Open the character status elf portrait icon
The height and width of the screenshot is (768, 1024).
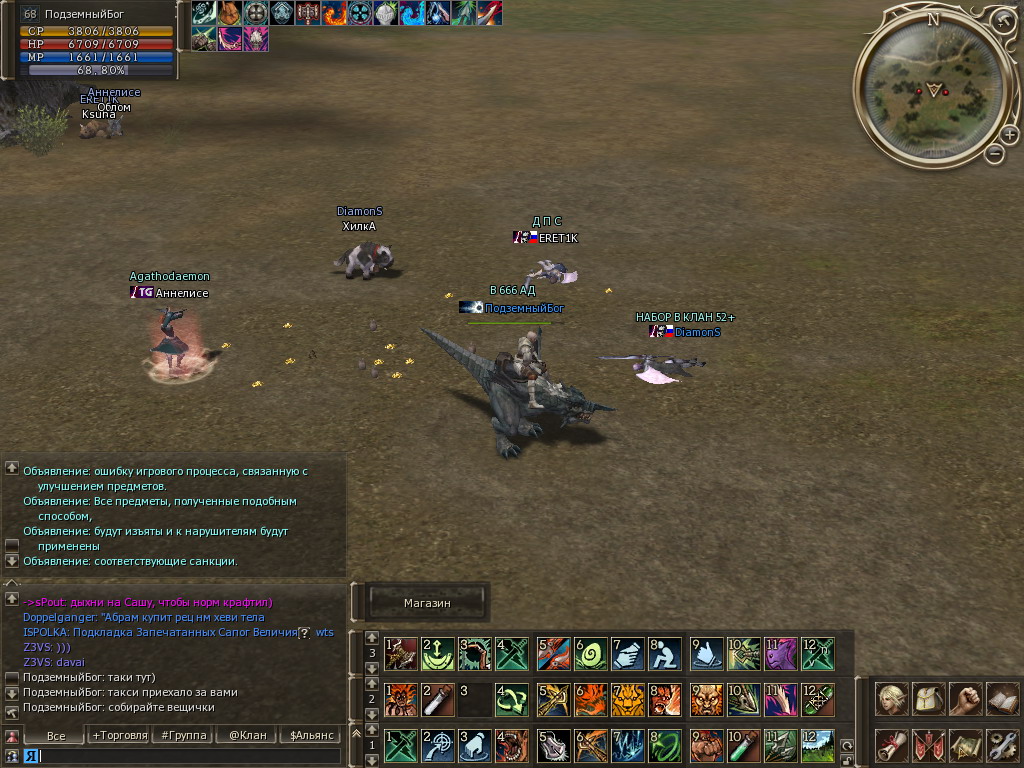coord(892,699)
